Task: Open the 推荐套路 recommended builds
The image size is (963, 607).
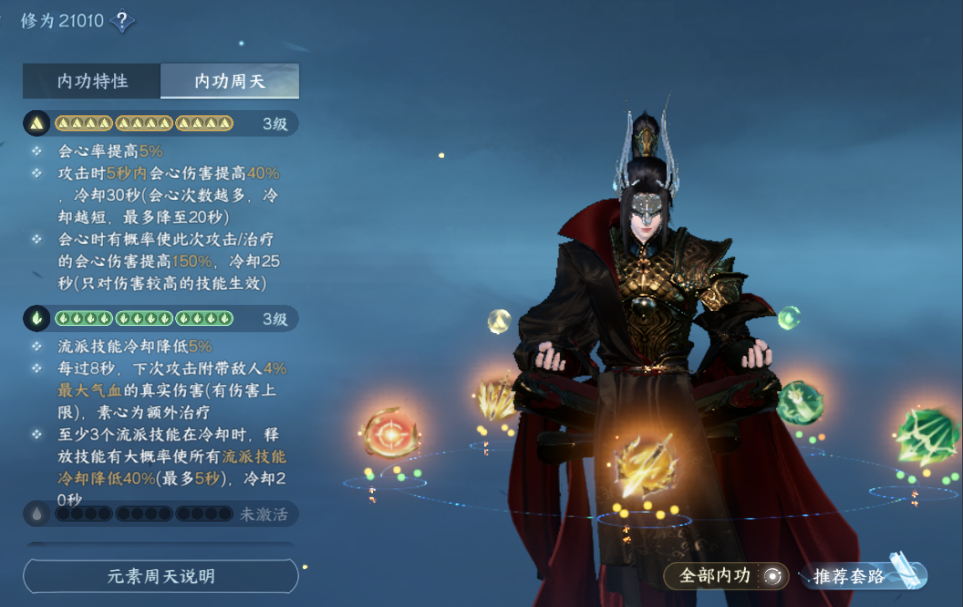Action: 862,576
